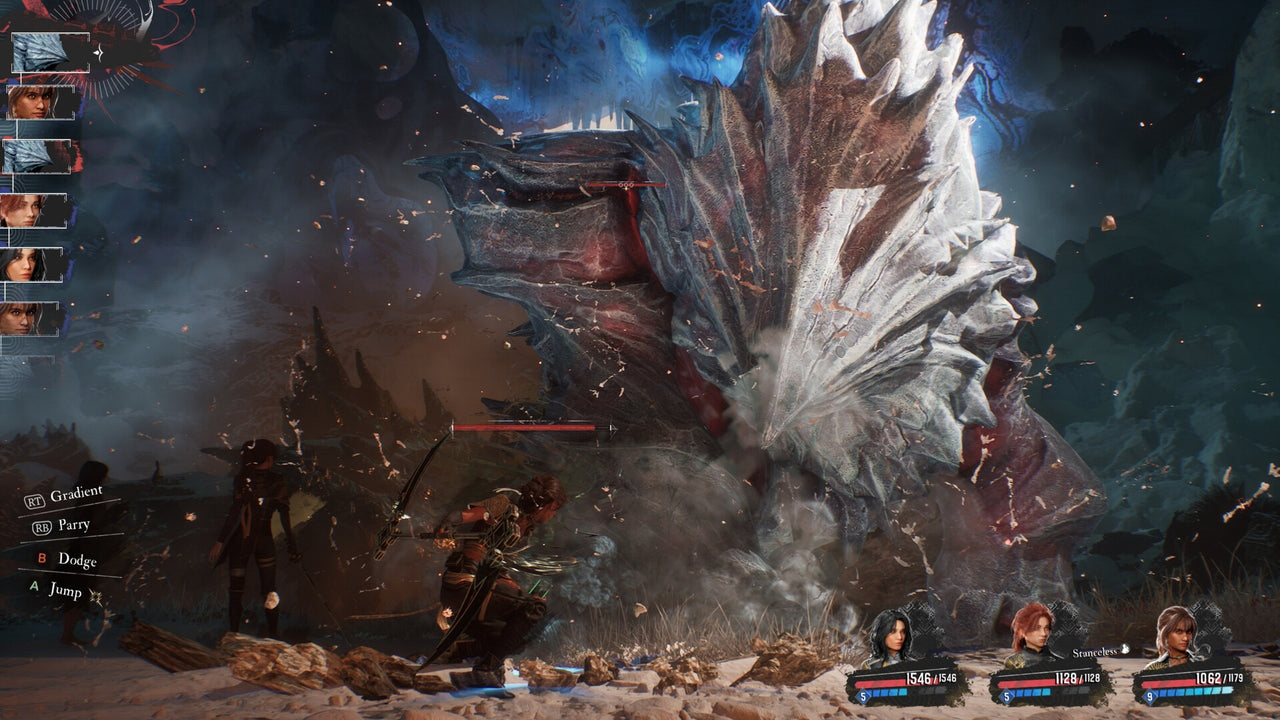Select the level 9 diamond badge on the rightmost character
Viewport: 1280px width, 720px height.
1149,697
